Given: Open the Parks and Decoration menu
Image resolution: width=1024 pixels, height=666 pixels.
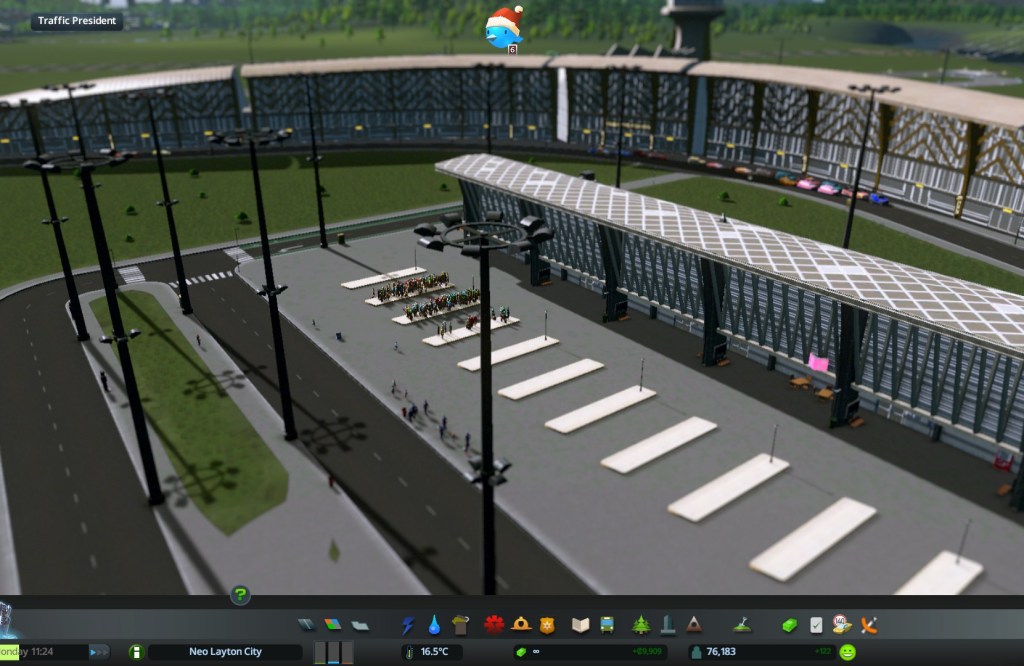Looking at the screenshot, I should coord(641,625).
